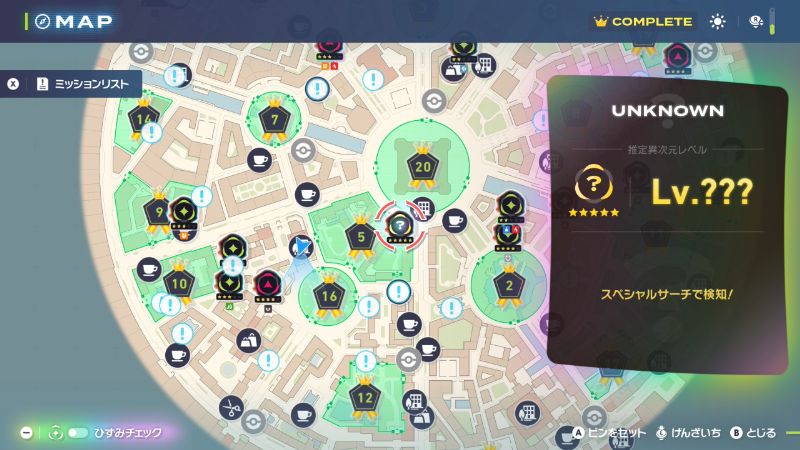Image resolution: width=800 pixels, height=450 pixels.
Task: Select Wild Zone 7 marker
Action: (x=274, y=121)
